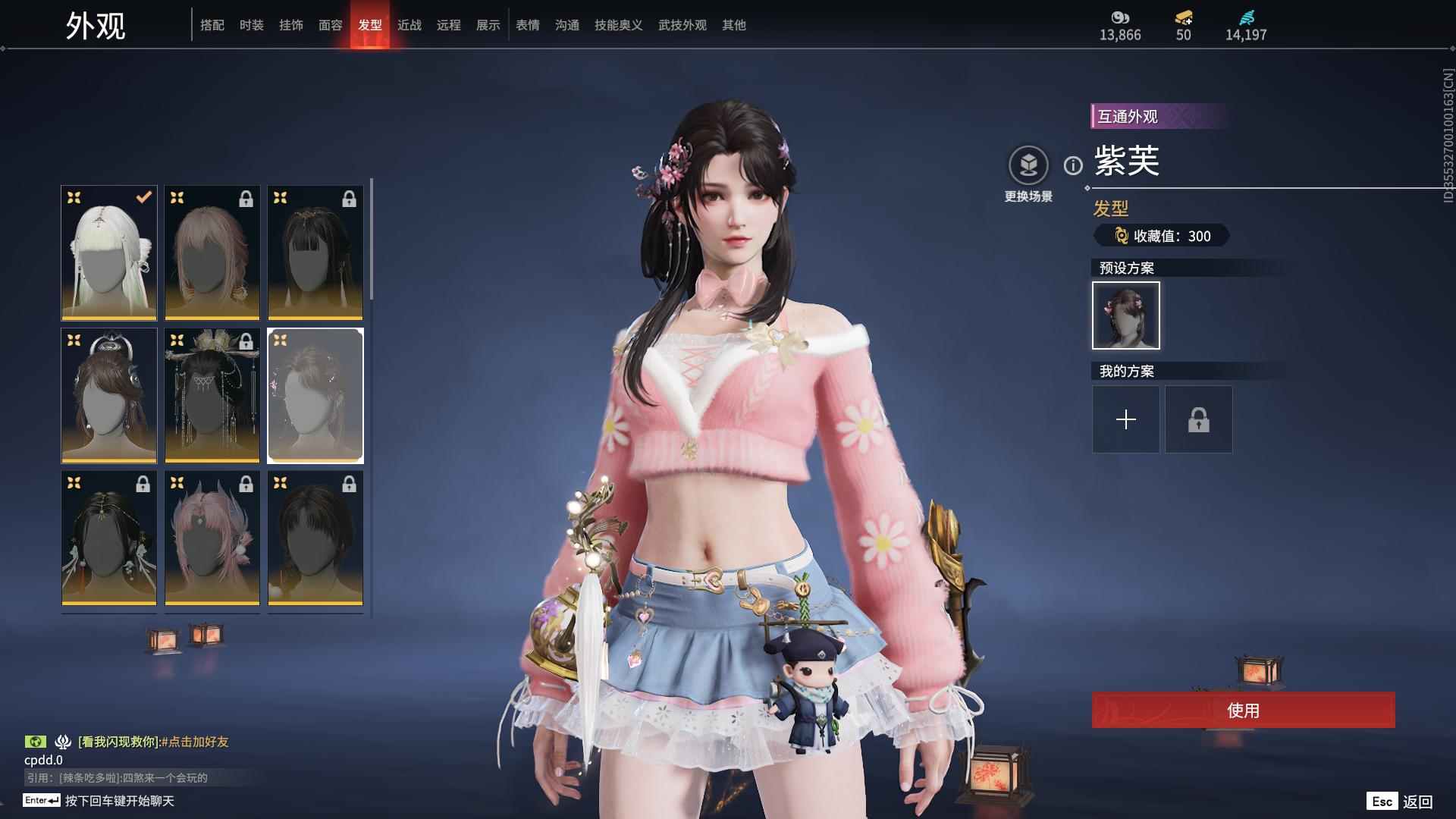Click the plus to add a new 我的方案 scheme
1456x819 pixels.
1126,419
